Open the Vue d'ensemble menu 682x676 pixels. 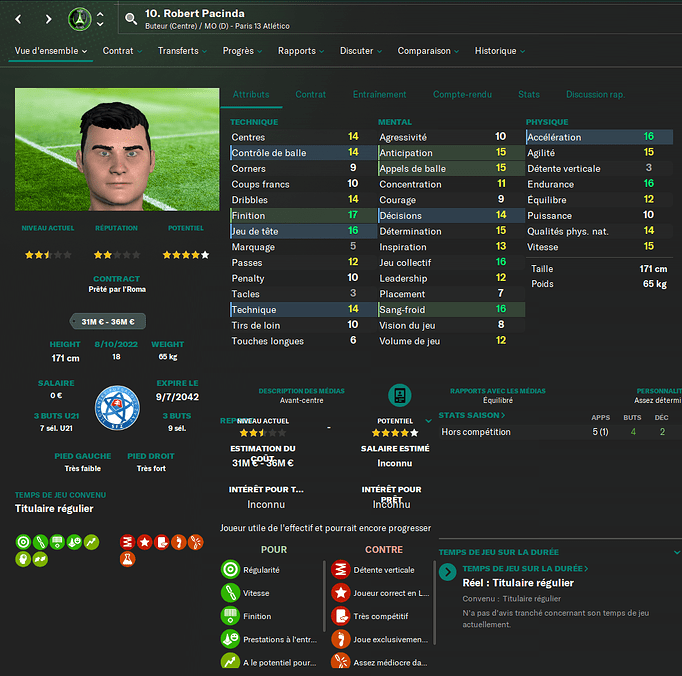coord(51,51)
